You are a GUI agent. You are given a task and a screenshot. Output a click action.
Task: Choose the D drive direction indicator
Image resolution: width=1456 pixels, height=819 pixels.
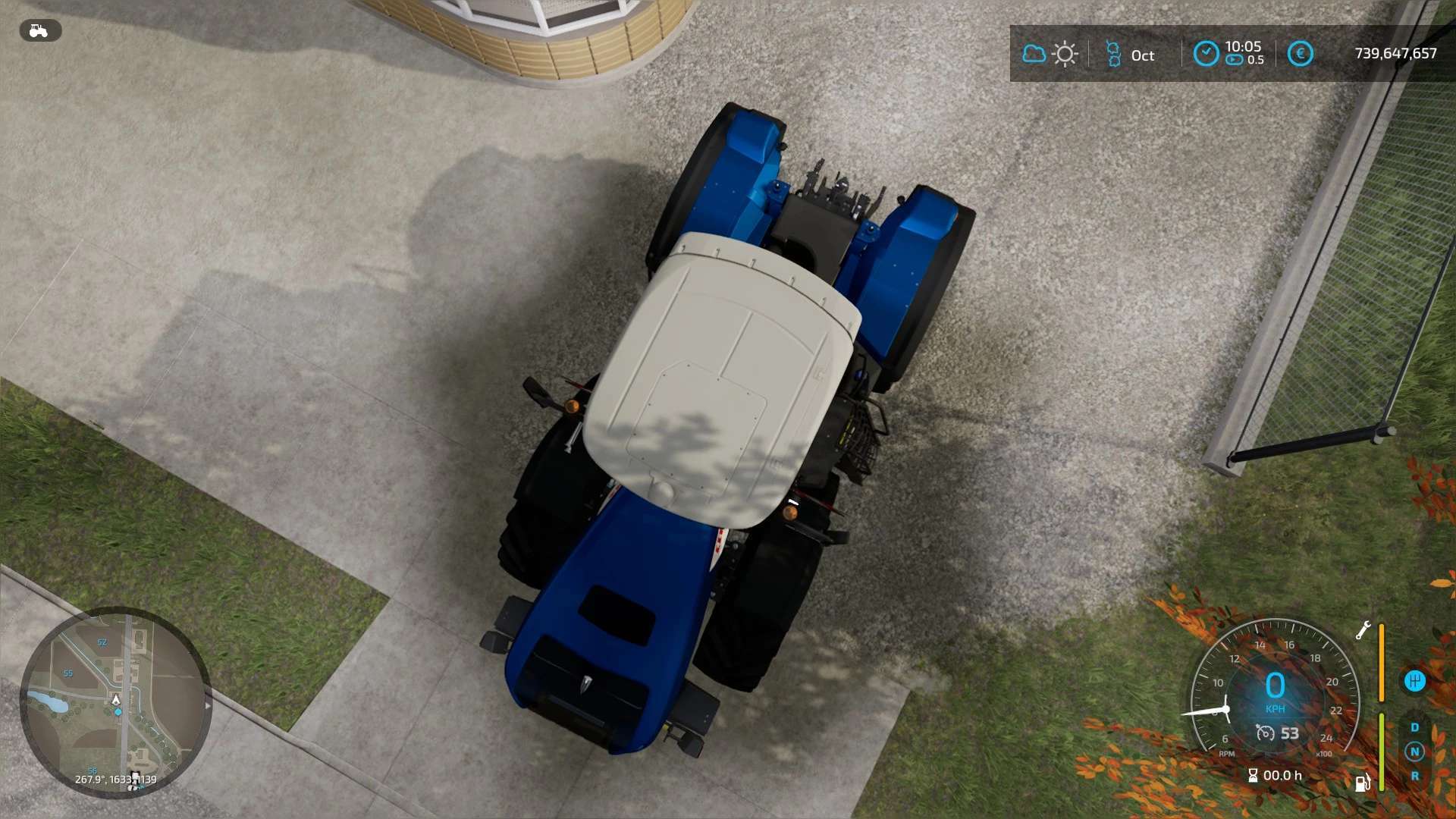(1414, 727)
